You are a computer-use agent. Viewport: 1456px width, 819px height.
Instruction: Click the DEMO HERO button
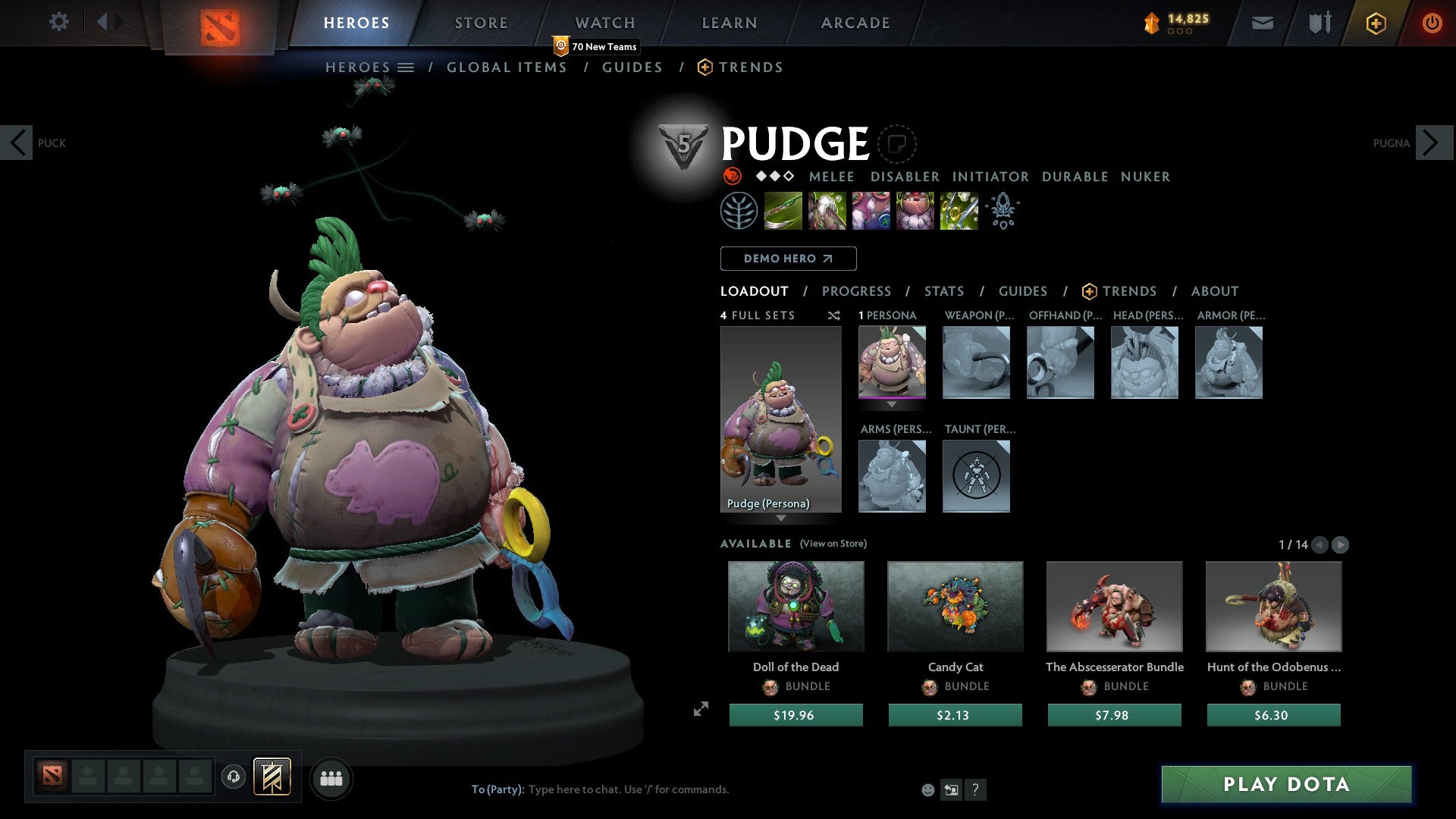coord(788,258)
